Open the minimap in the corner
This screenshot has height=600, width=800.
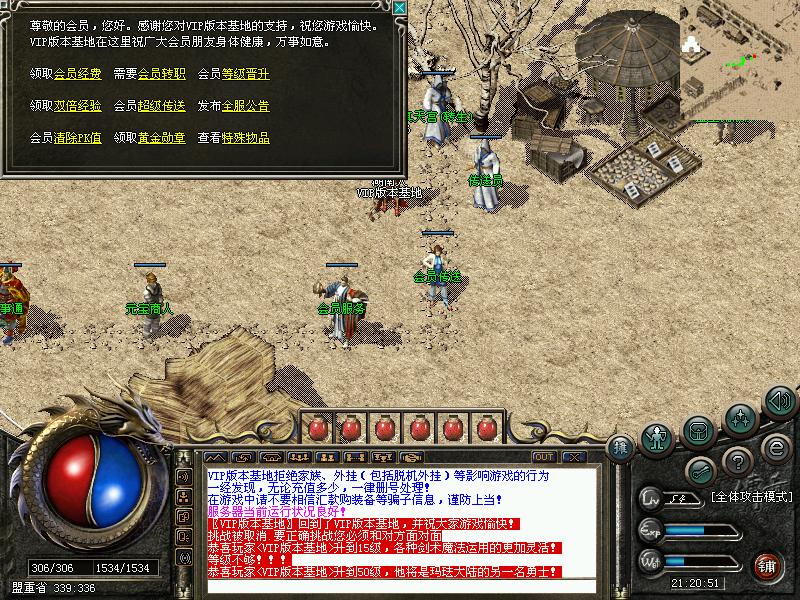tap(741, 60)
